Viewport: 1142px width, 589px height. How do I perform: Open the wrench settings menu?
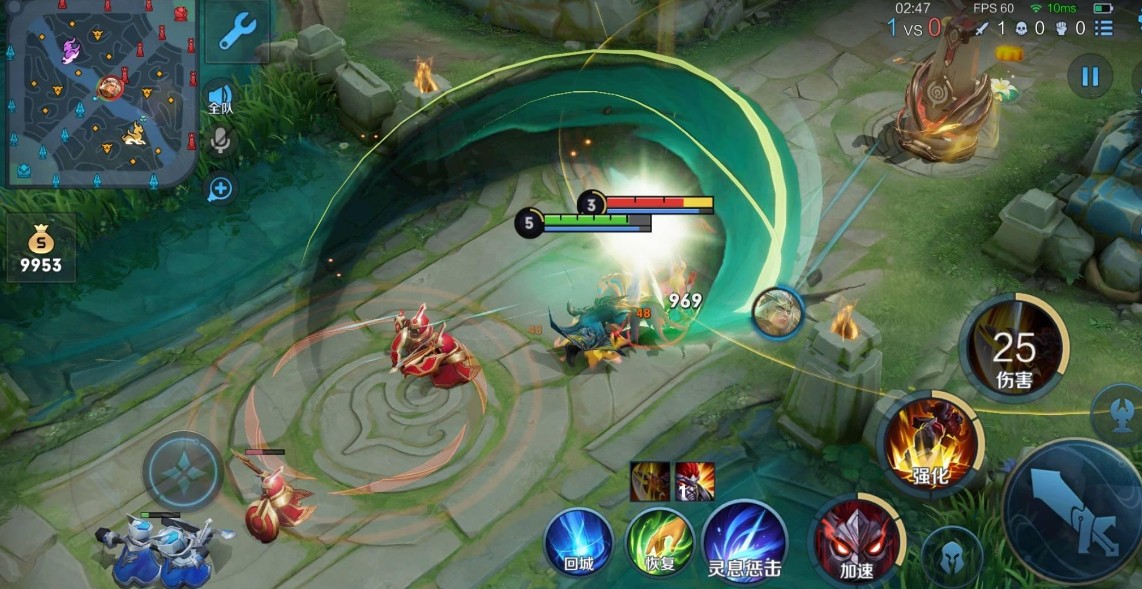[237, 32]
